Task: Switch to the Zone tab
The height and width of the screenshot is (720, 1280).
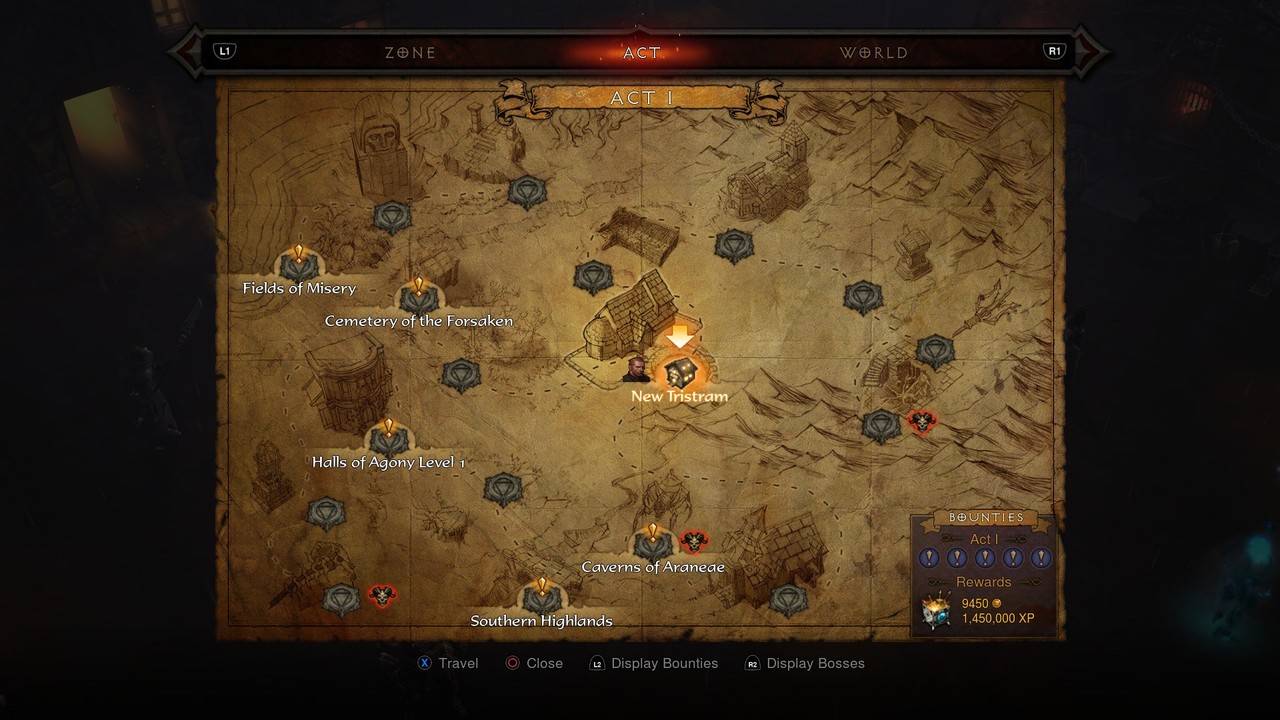Action: pos(410,51)
